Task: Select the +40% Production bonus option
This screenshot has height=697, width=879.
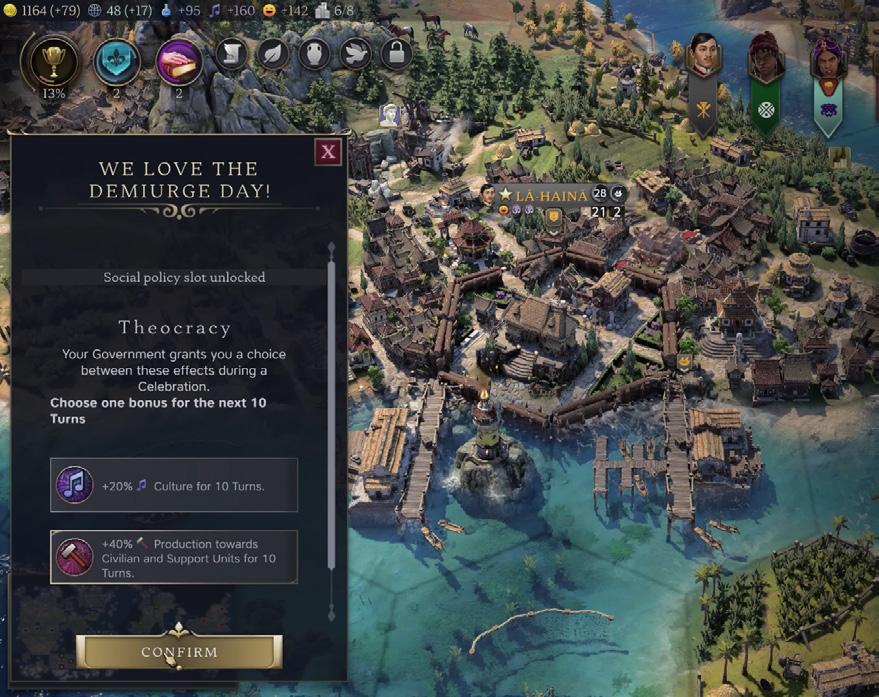Action: point(174,557)
